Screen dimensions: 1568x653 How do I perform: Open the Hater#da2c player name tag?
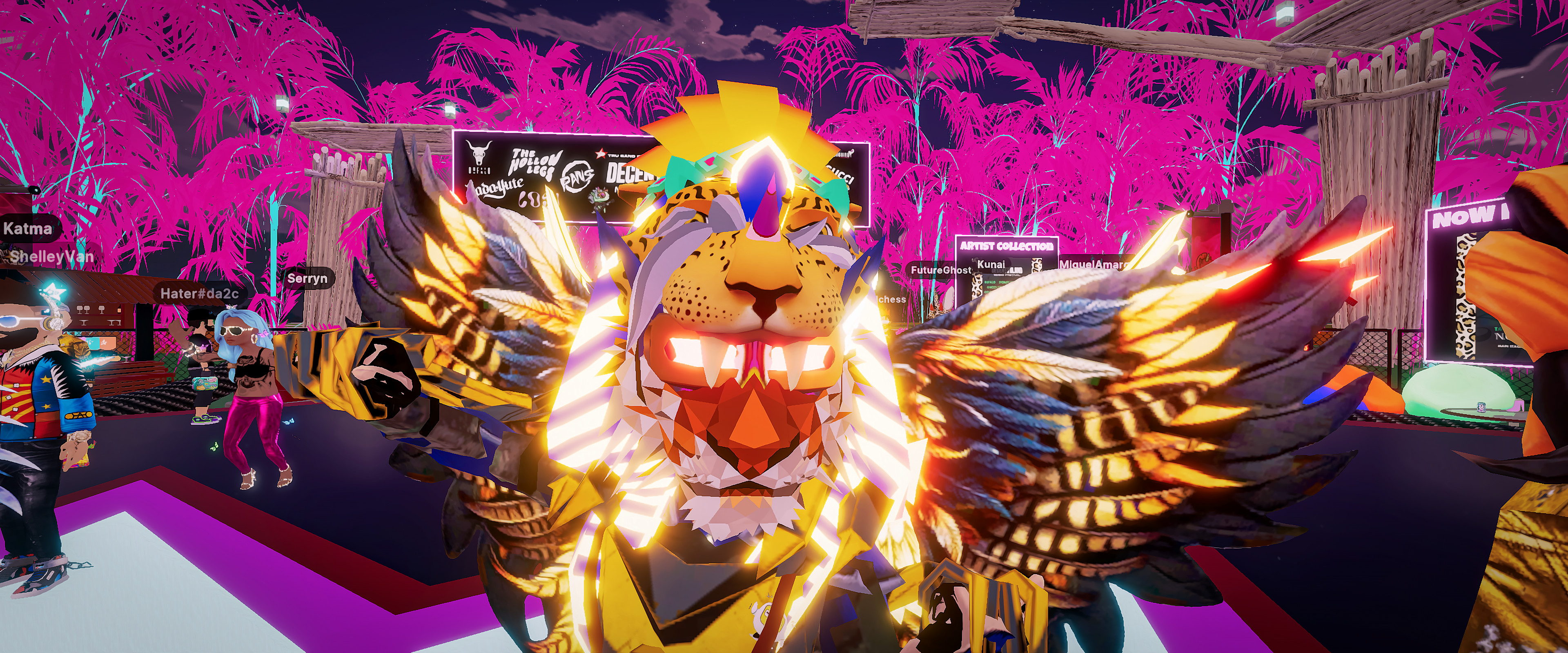point(199,293)
